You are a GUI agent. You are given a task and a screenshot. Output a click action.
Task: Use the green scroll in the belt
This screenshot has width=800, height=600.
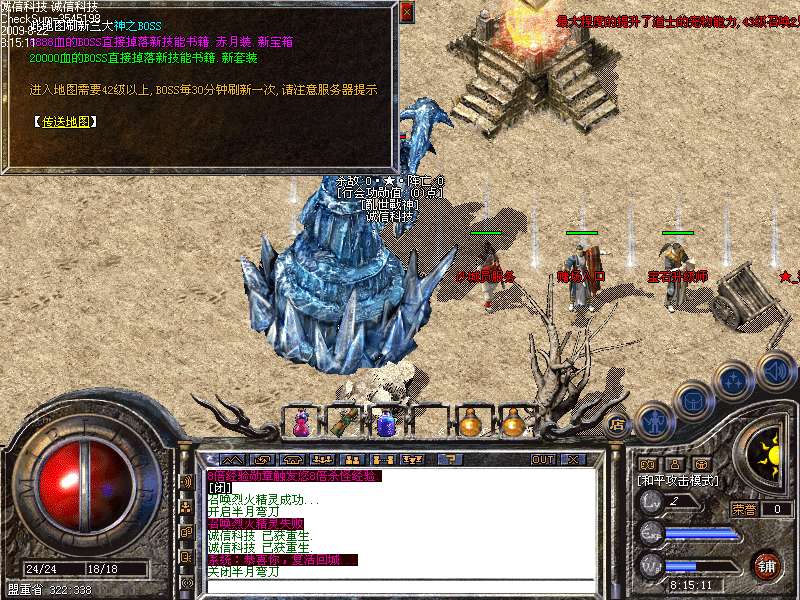[341, 424]
